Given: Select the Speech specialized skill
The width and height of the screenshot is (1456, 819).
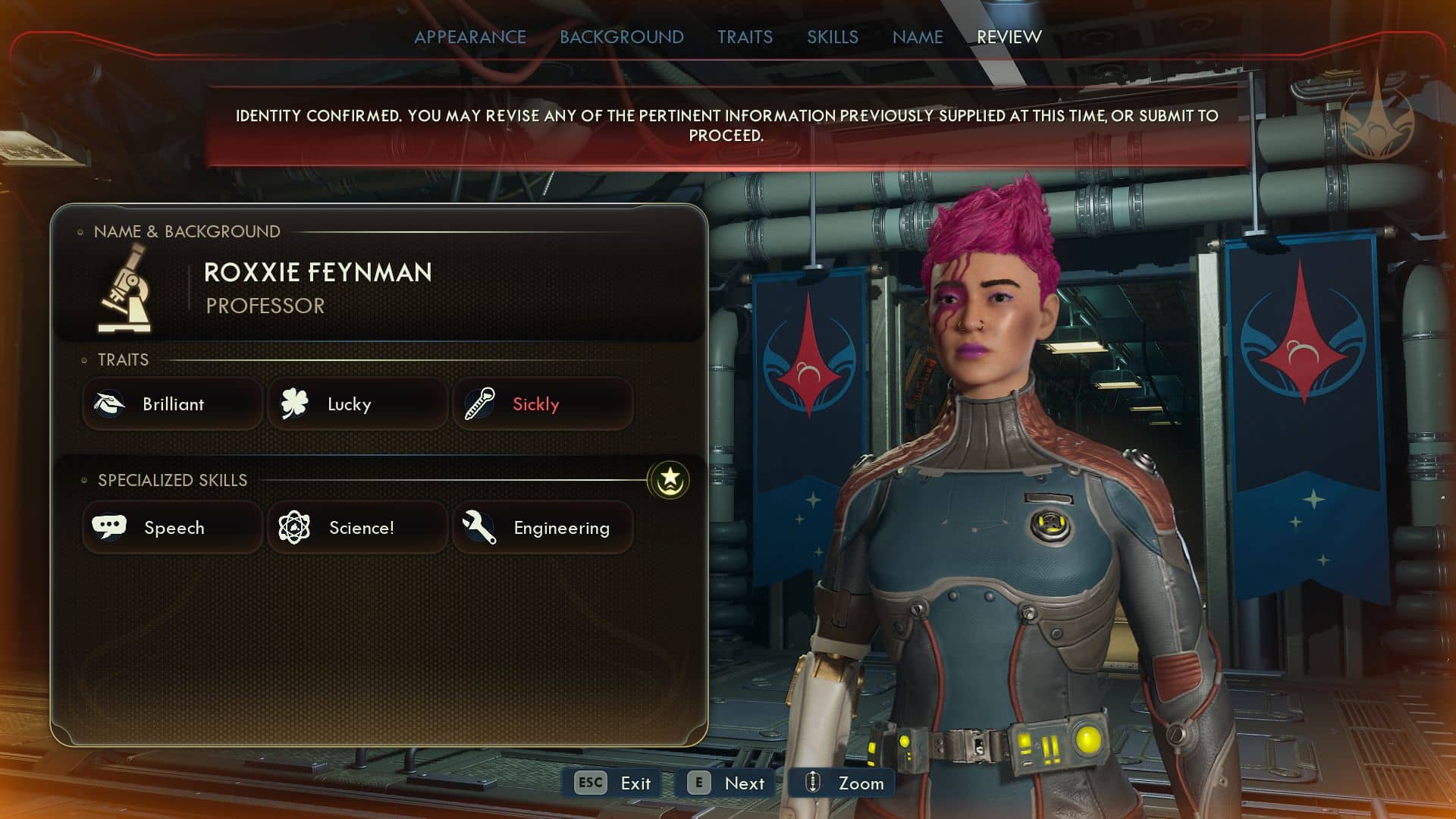Looking at the screenshot, I should click(173, 528).
